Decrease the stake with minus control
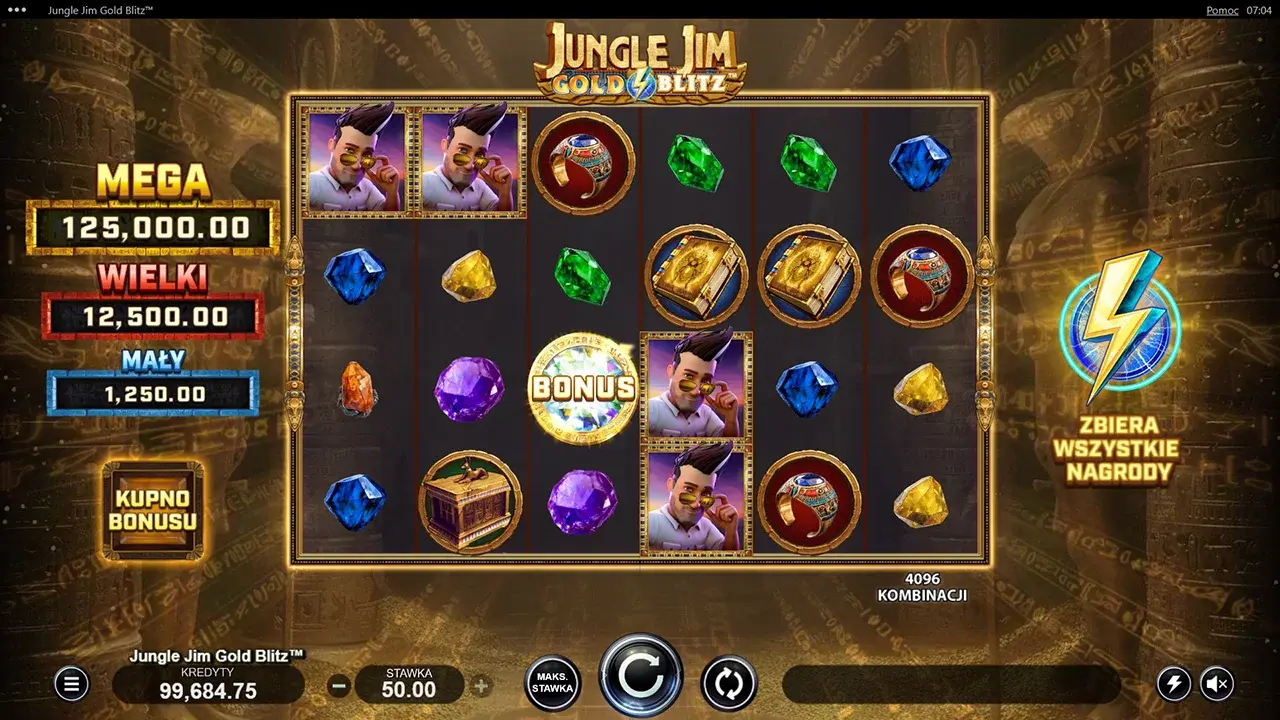The width and height of the screenshot is (1280, 720). [x=339, y=684]
